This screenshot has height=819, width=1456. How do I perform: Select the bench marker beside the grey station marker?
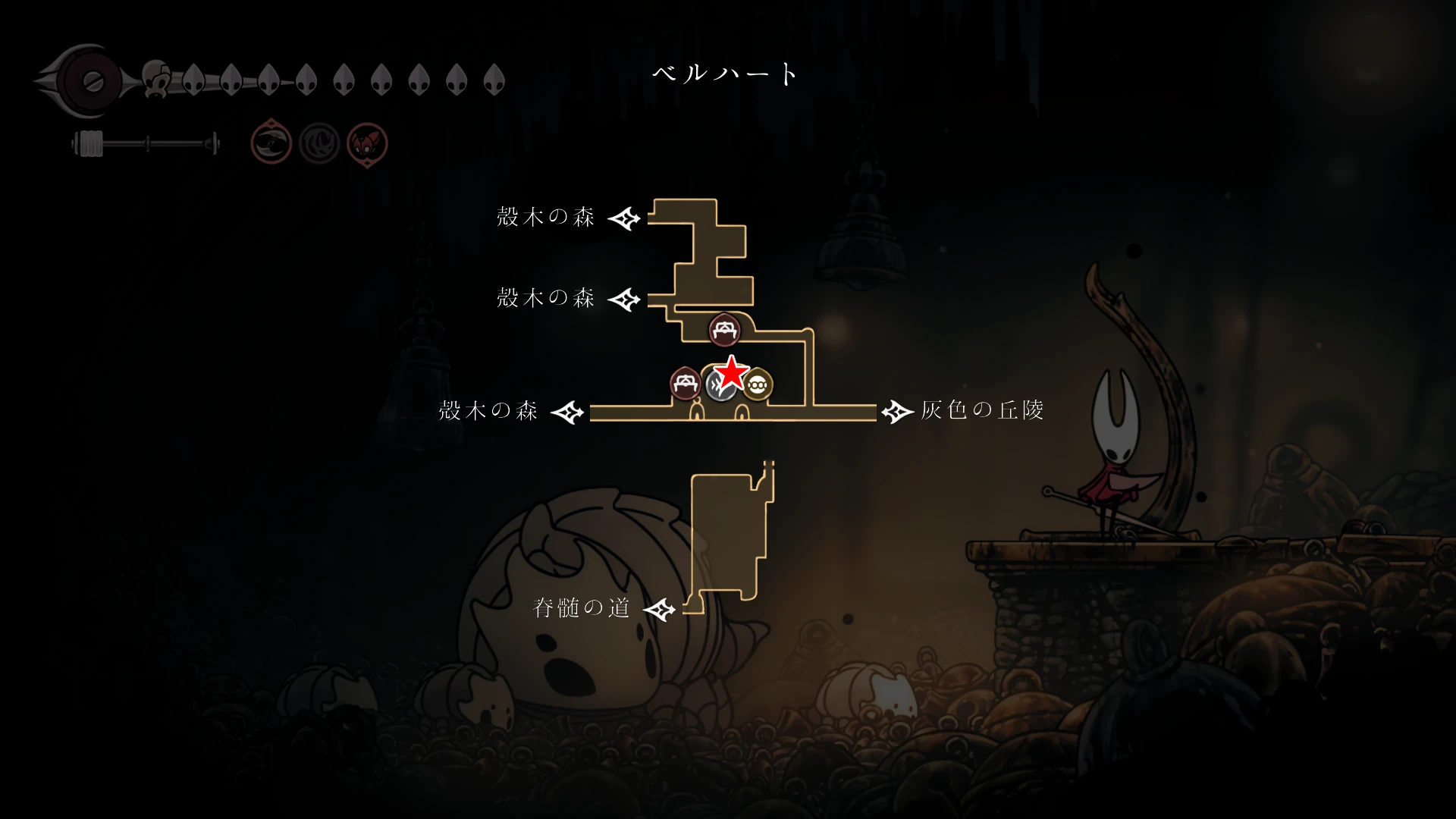pos(685,384)
